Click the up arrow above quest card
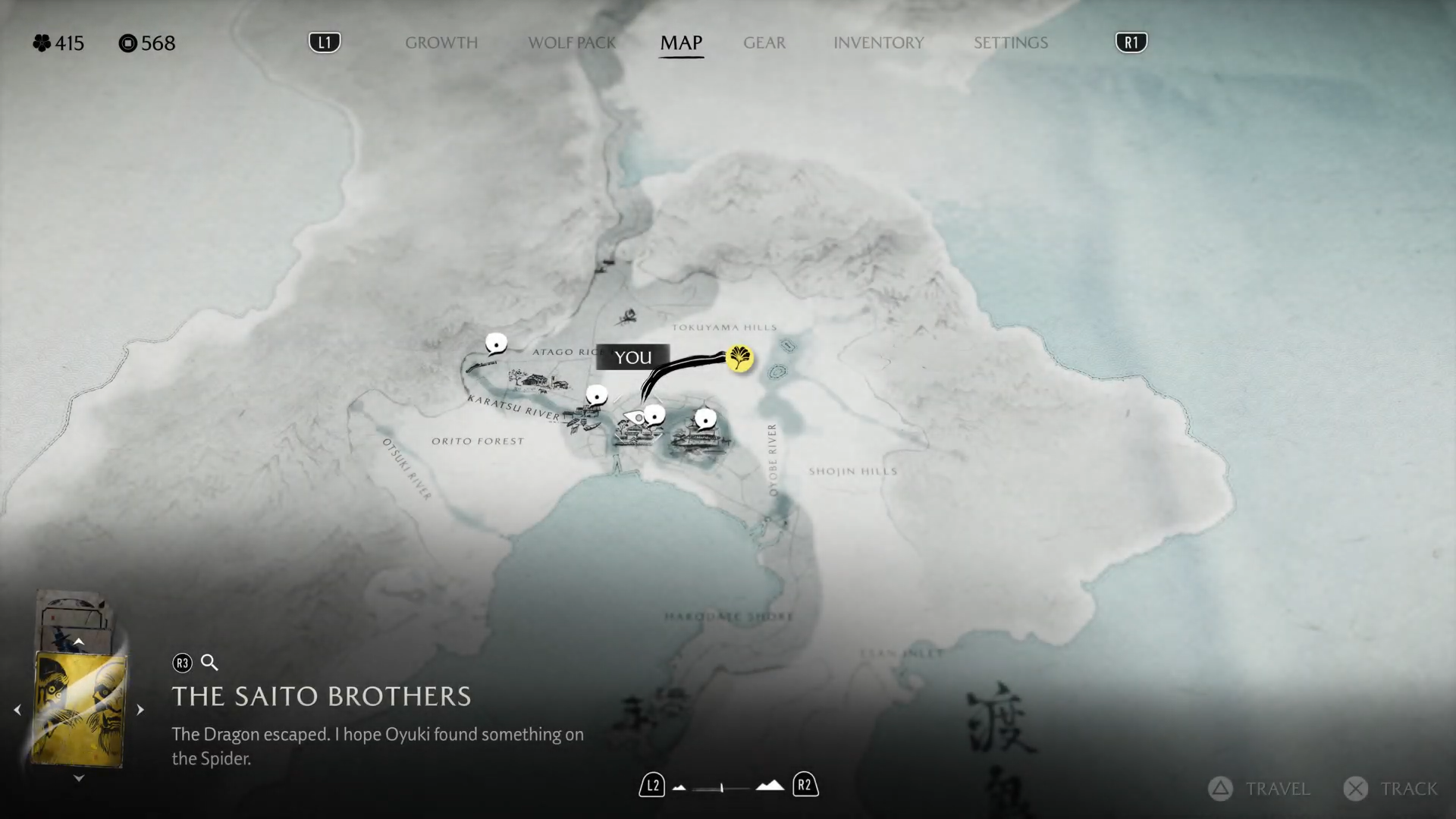 79,642
